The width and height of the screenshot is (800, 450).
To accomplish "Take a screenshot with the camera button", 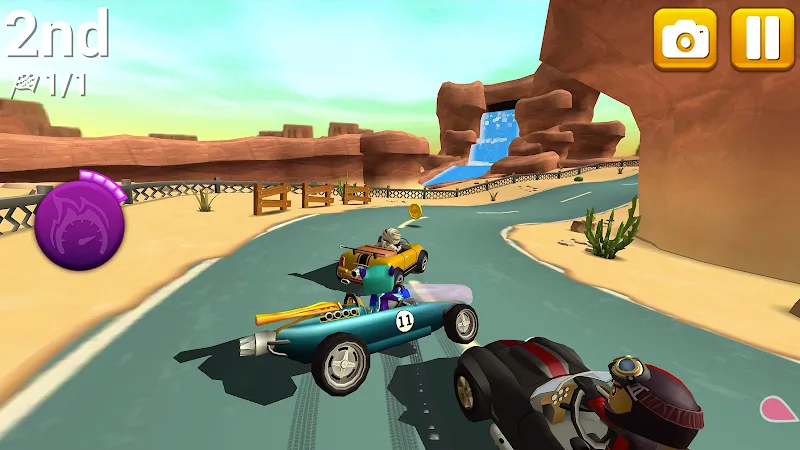I will [x=685, y=39].
